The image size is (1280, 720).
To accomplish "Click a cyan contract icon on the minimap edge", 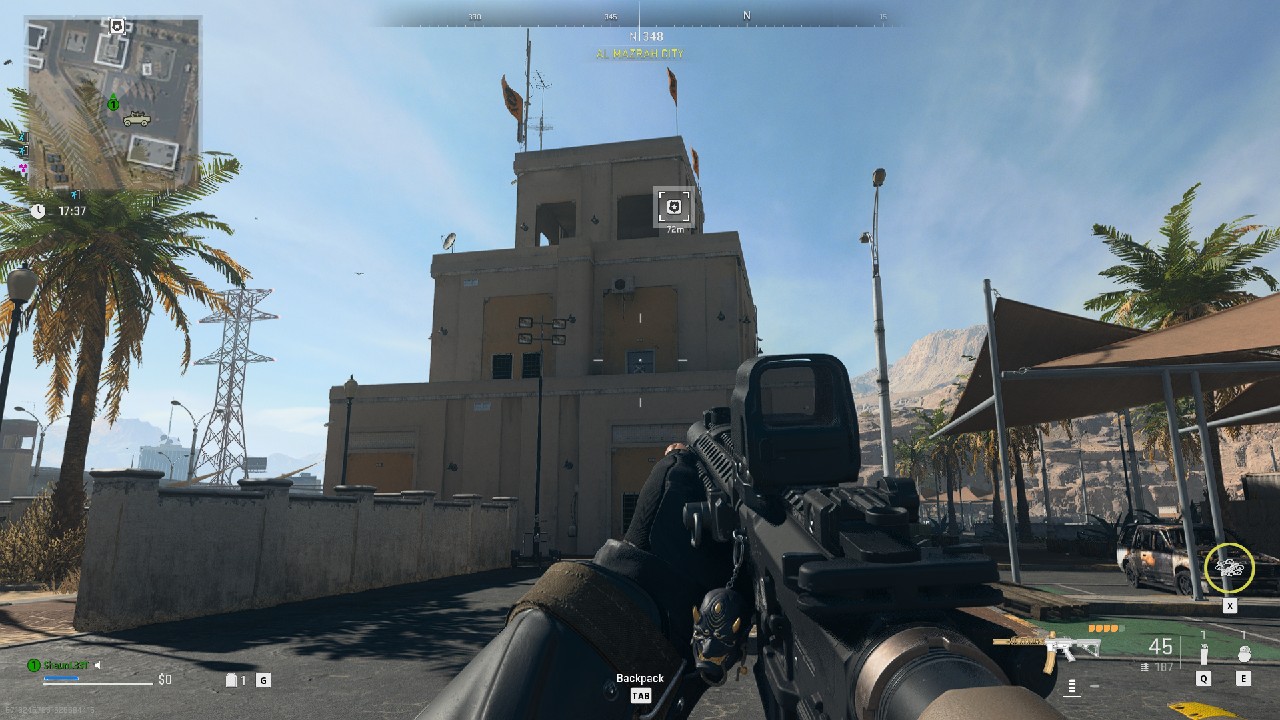I will 22,137.
